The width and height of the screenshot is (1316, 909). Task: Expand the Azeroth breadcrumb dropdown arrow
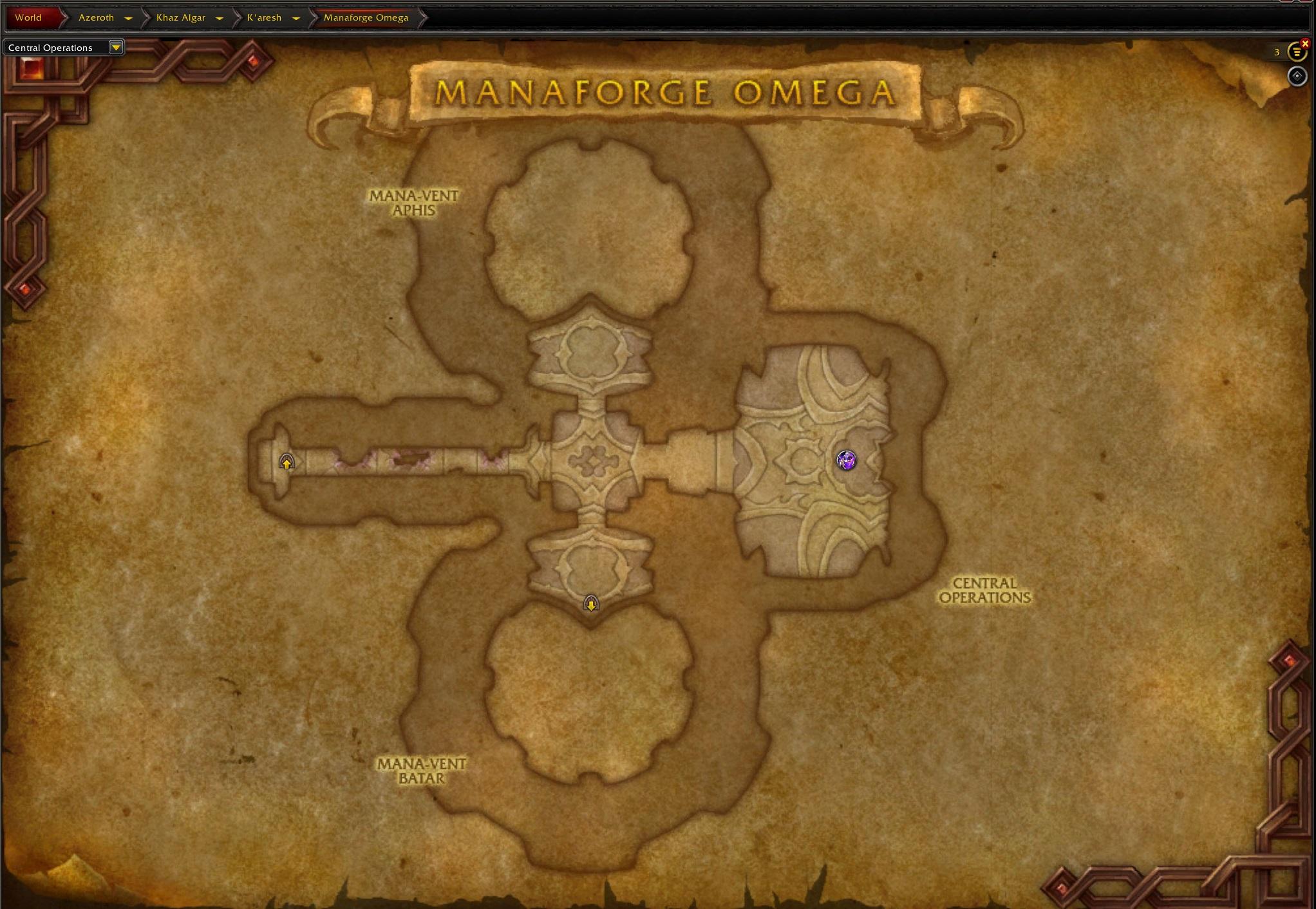(128, 18)
